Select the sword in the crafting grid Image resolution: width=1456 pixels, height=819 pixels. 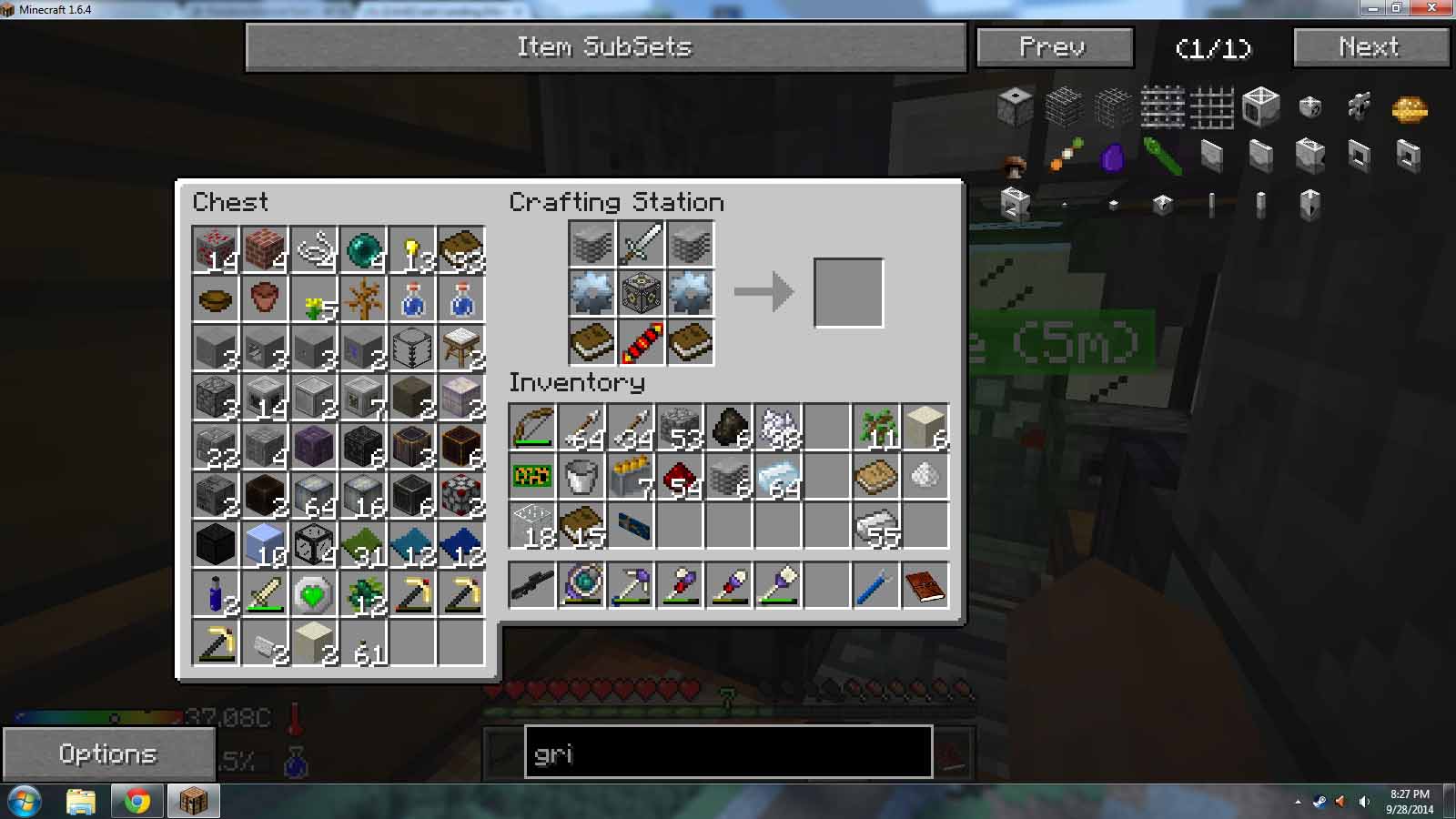coord(642,245)
